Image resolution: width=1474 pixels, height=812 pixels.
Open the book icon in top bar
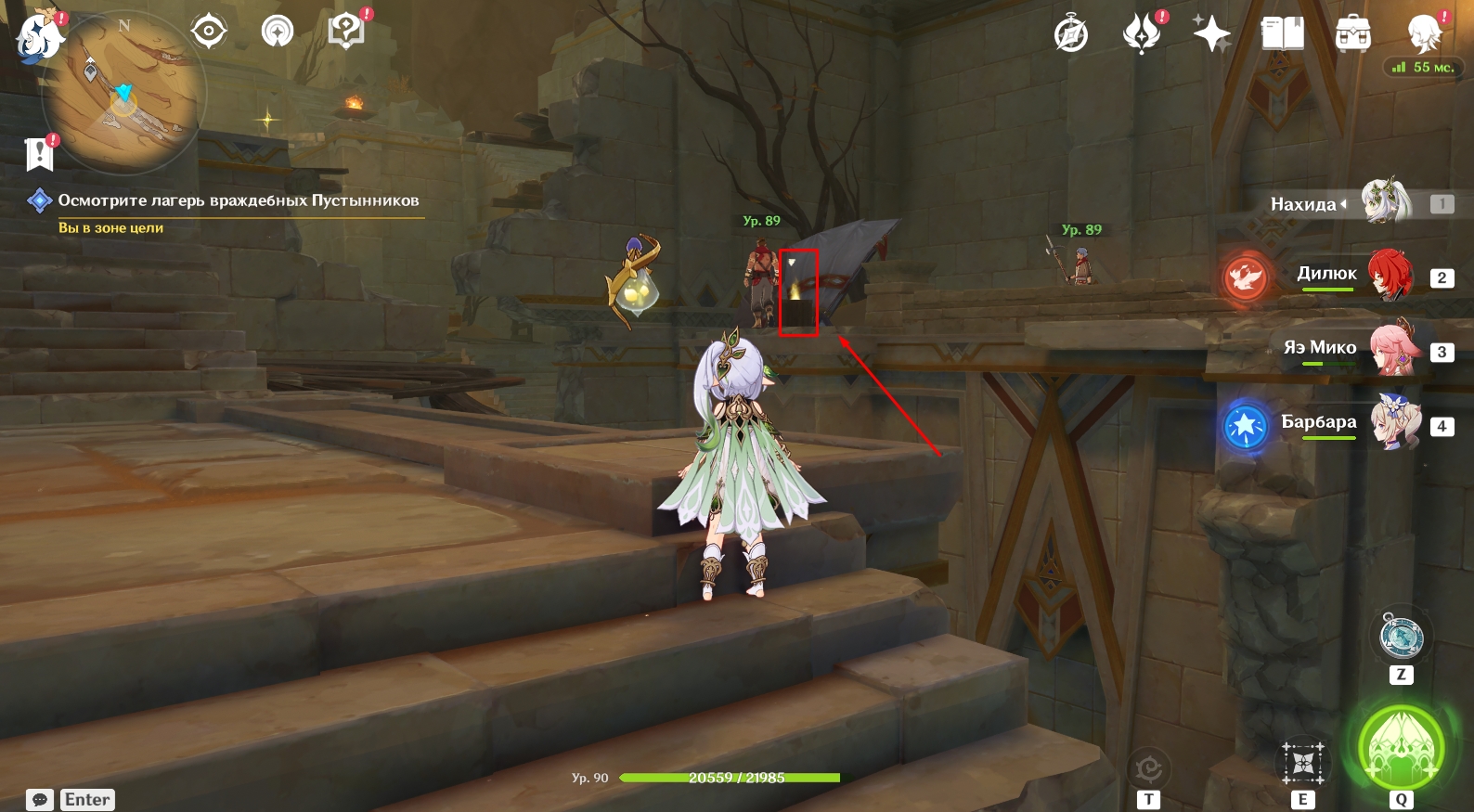[x=1283, y=34]
